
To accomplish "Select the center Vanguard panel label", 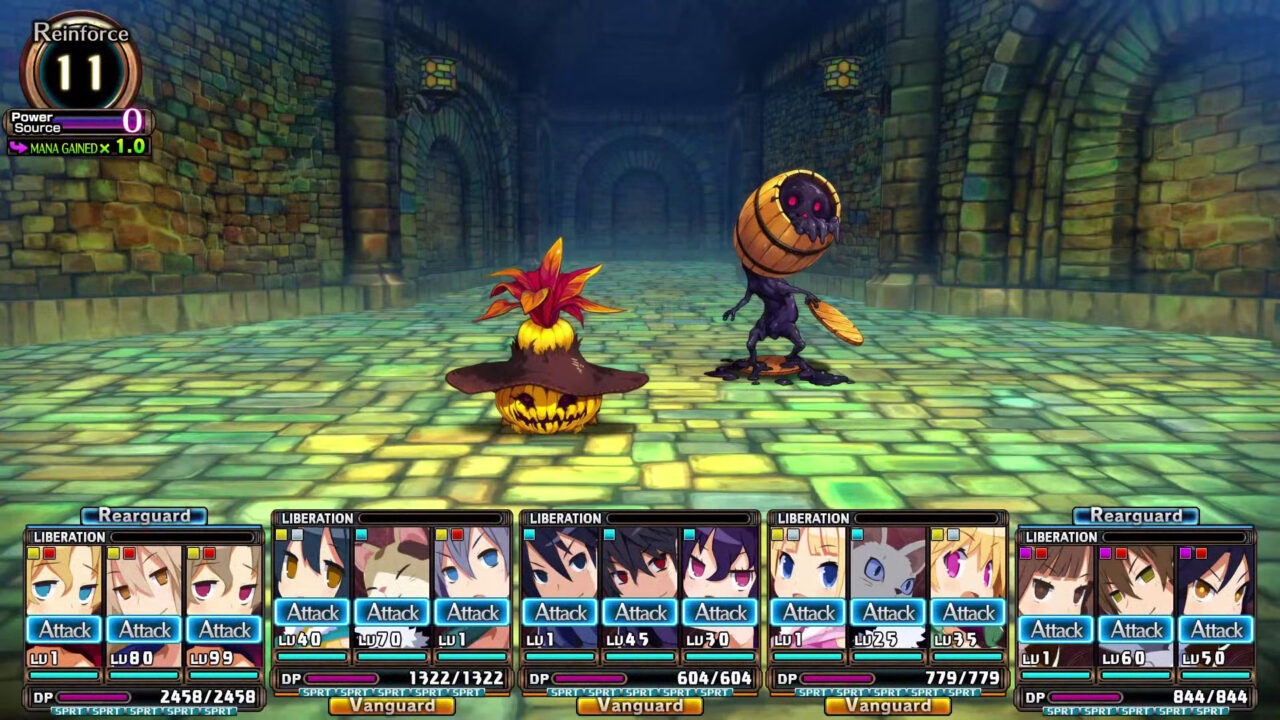I will [x=640, y=706].
